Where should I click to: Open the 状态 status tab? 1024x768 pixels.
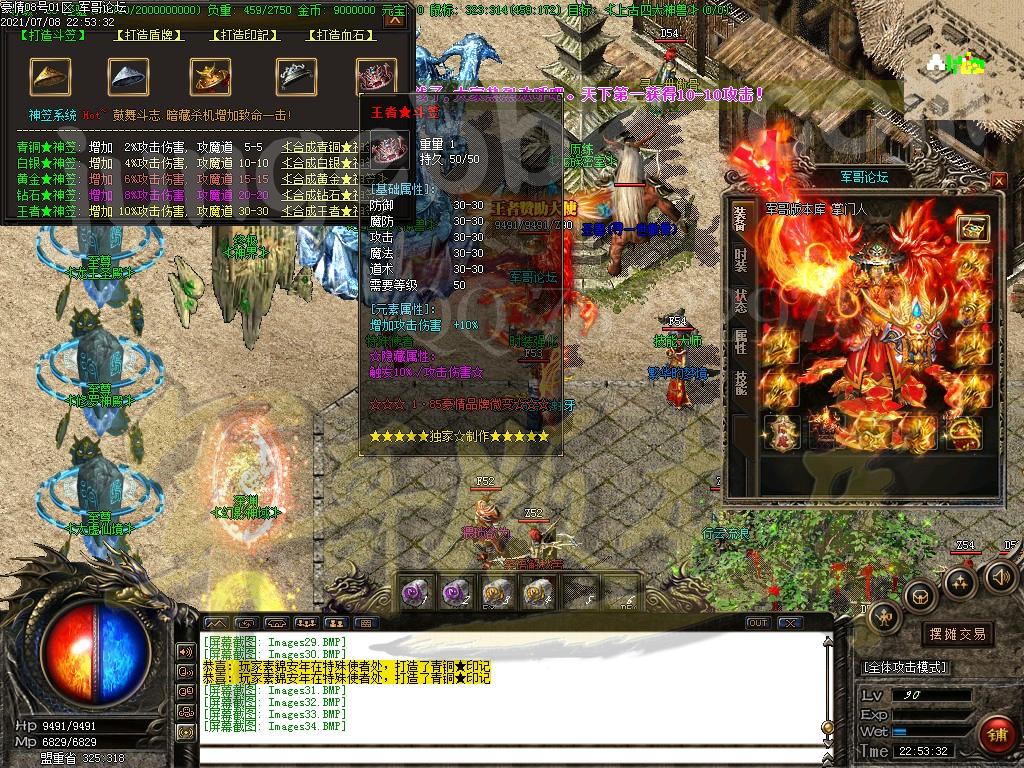coord(740,301)
